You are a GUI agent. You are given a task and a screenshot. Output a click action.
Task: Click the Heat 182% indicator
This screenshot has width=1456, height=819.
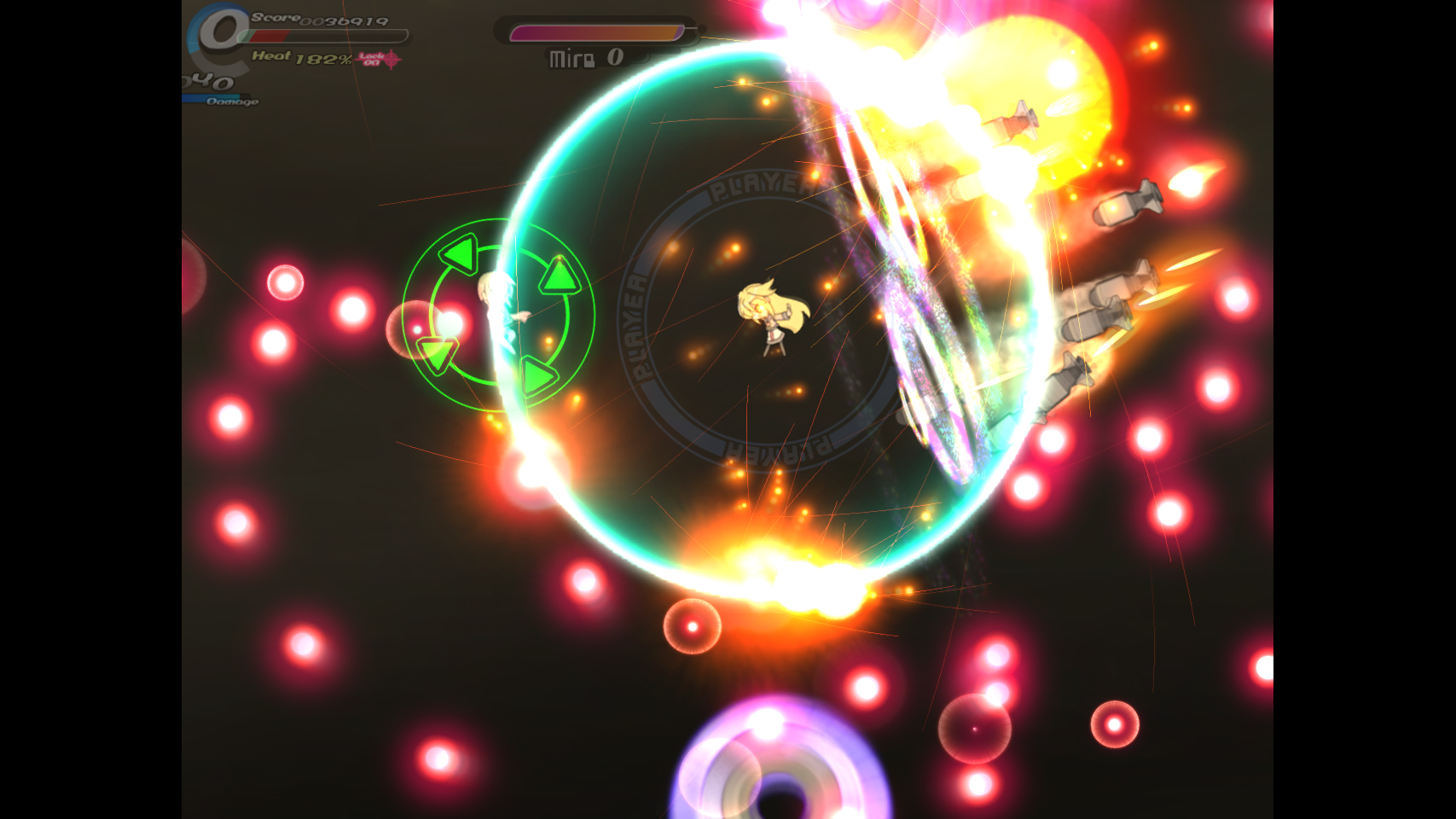300,59
